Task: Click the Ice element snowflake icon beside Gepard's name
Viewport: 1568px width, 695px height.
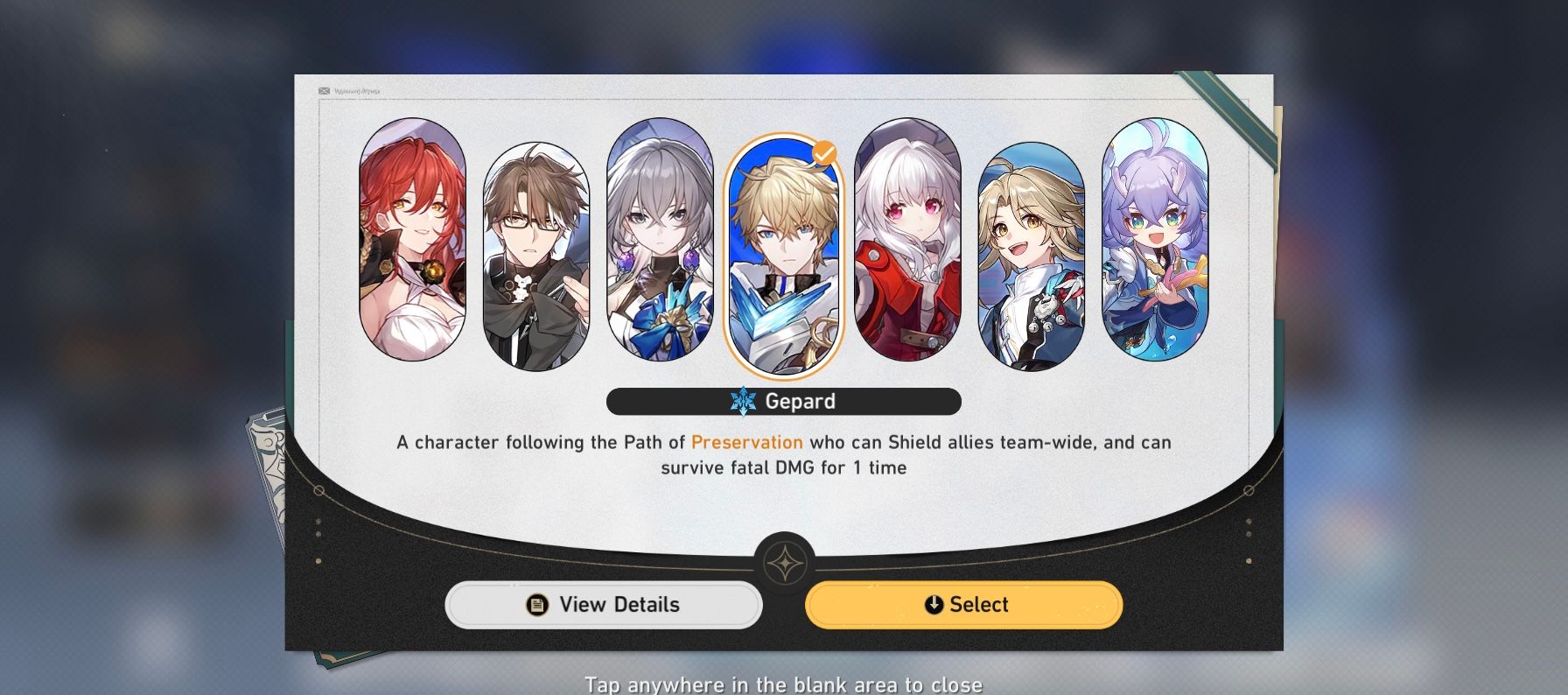Action: point(743,401)
